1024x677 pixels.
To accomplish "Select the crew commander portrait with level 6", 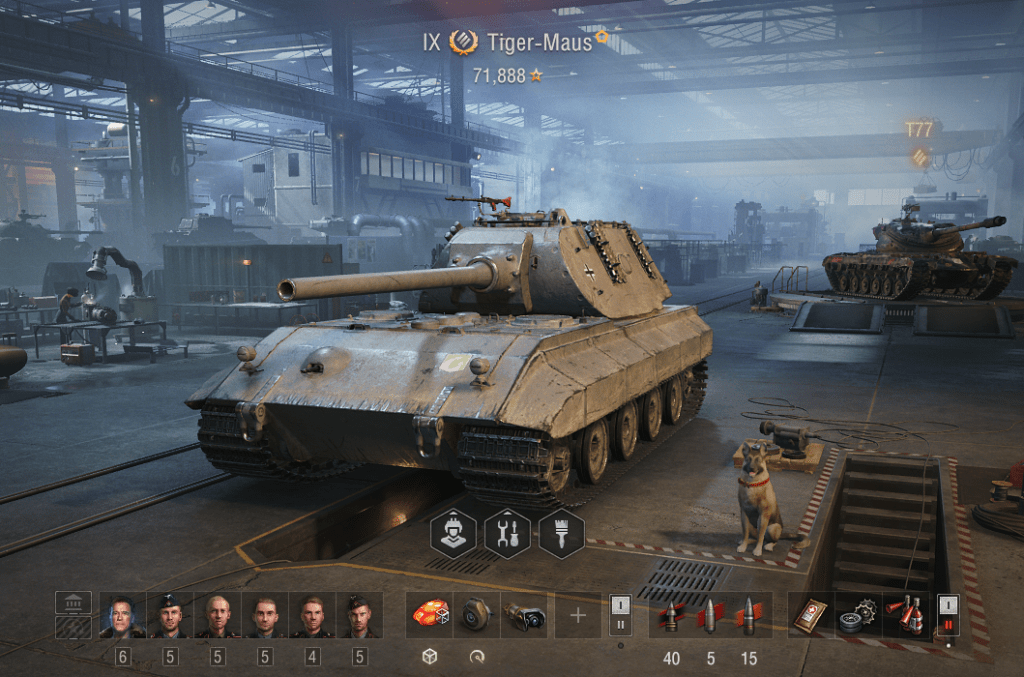I will pos(122,615).
